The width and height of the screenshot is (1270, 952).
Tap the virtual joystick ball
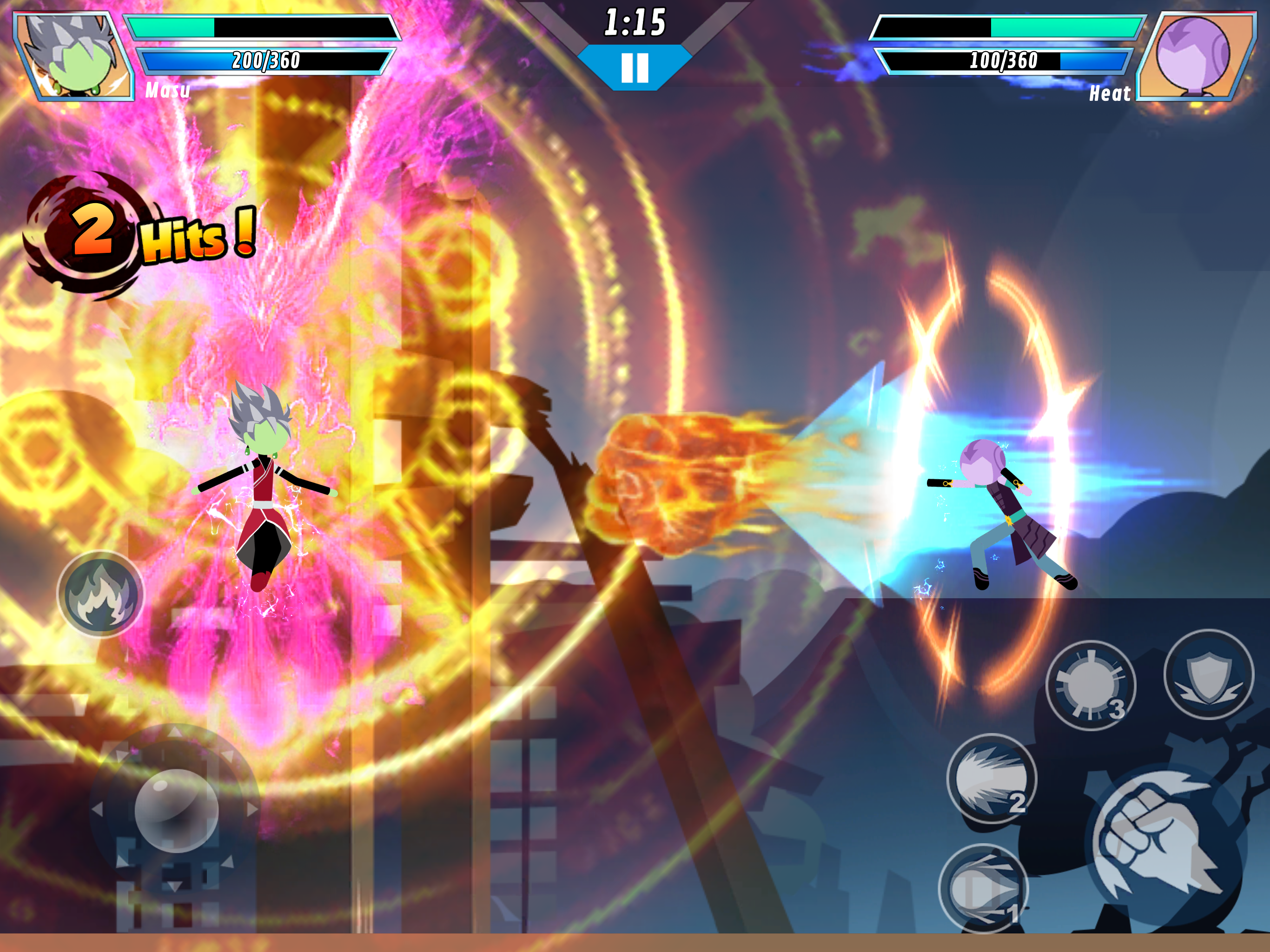(x=176, y=810)
